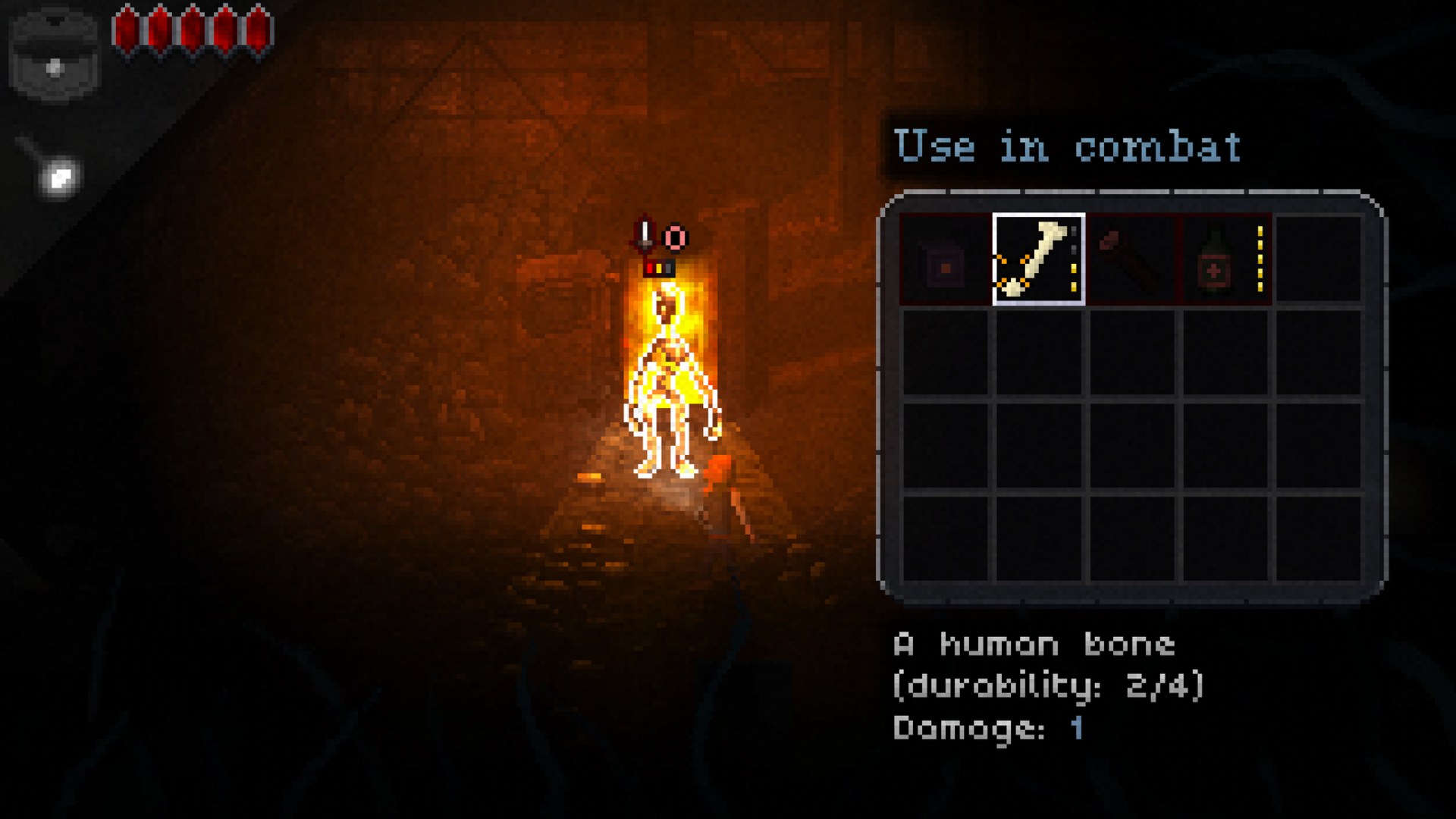Pick the dimmed wooden club slot
Screen dimensions: 1456x819
click(1131, 260)
